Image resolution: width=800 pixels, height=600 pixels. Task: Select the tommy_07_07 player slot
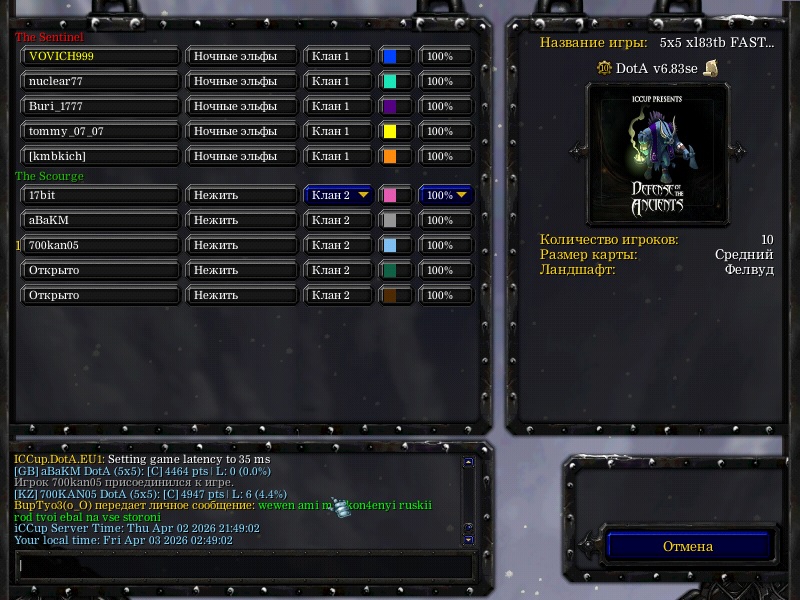(x=100, y=132)
